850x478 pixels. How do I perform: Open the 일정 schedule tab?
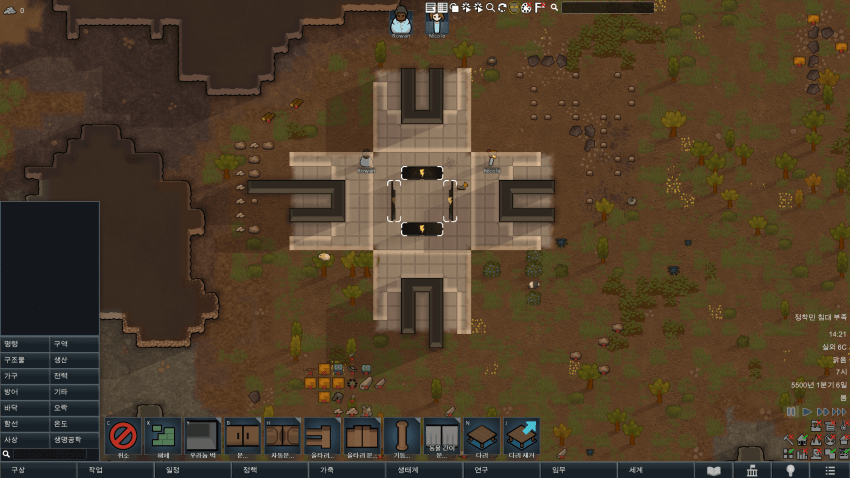[173, 470]
